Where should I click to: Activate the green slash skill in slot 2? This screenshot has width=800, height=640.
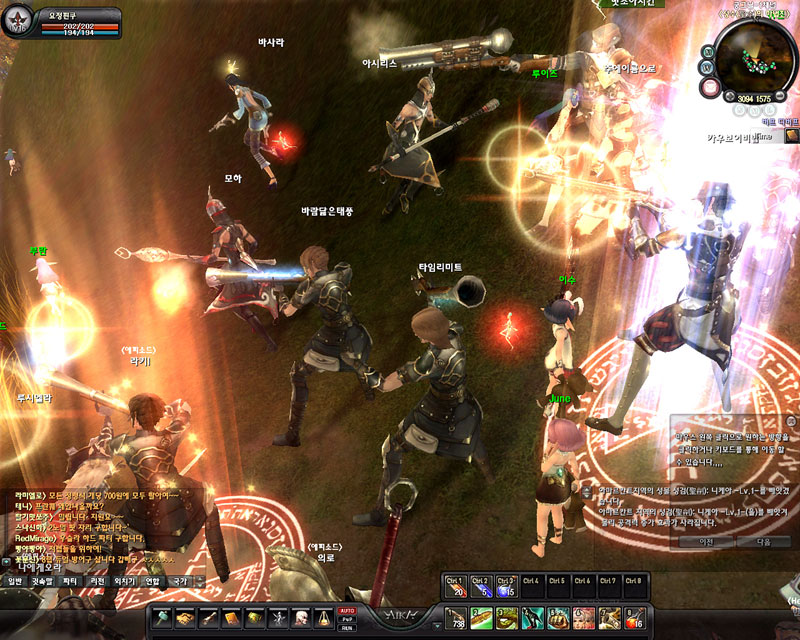click(481, 618)
